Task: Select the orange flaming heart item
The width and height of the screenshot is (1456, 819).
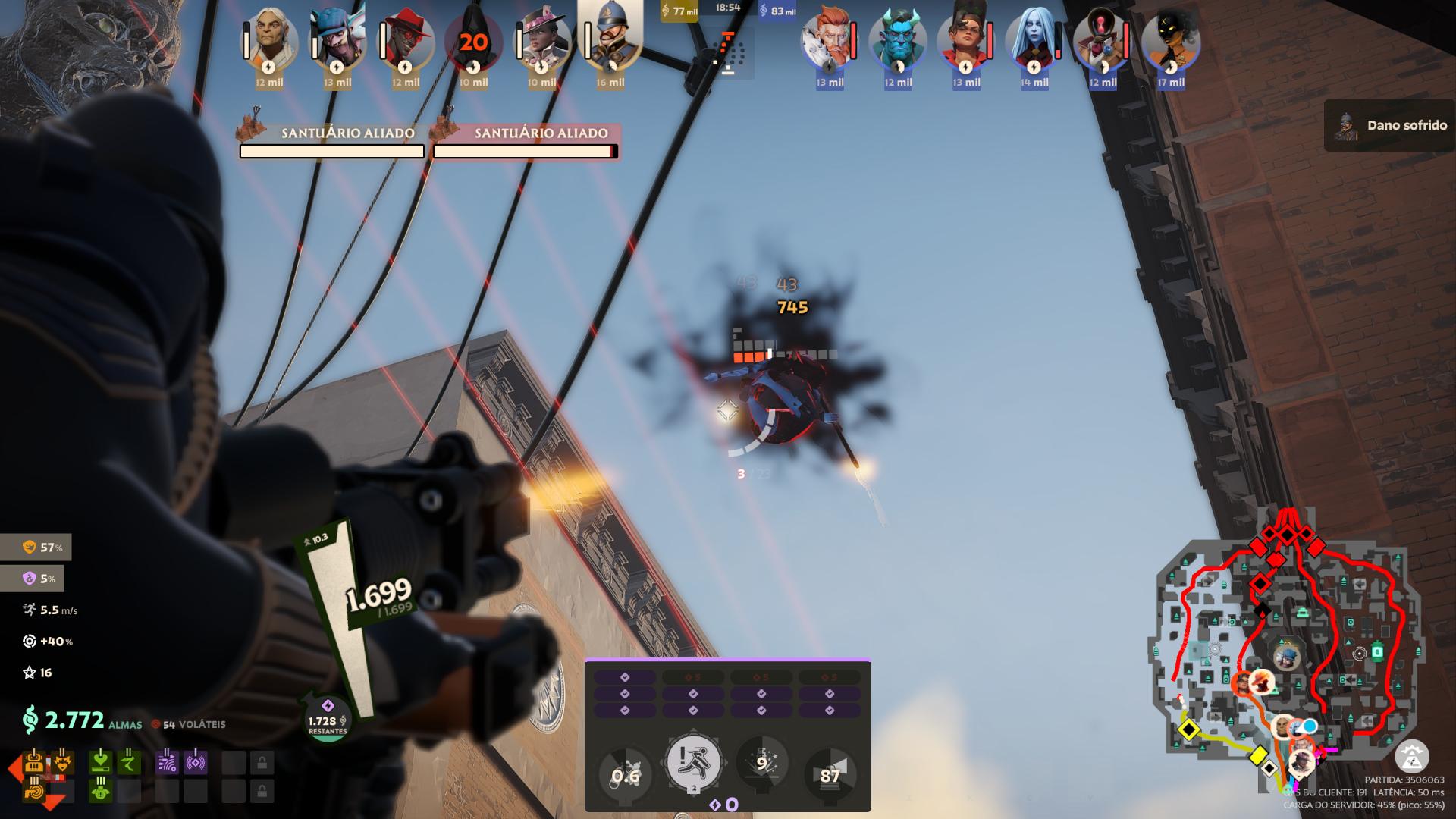Action: pos(62,762)
